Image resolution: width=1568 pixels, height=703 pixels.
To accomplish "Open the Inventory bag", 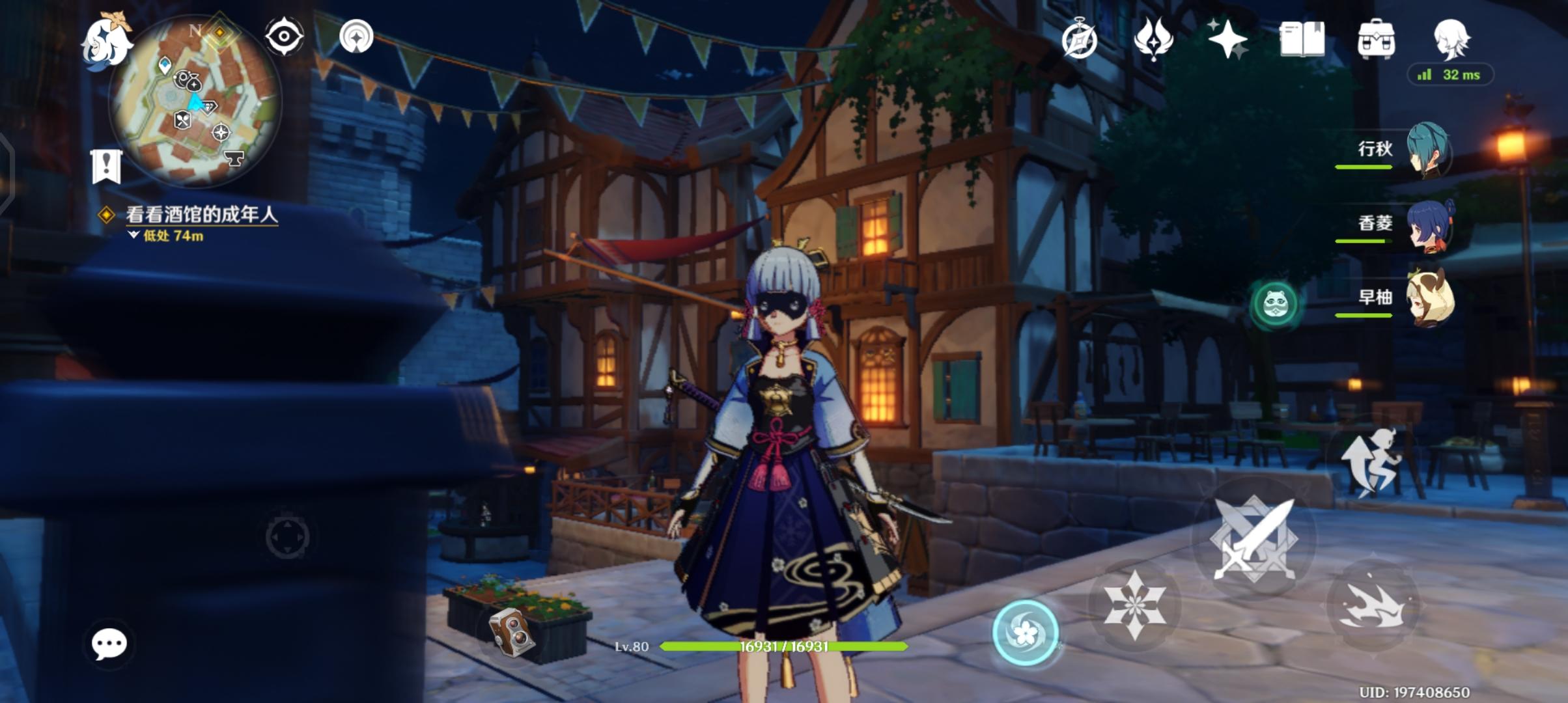I will (1376, 40).
